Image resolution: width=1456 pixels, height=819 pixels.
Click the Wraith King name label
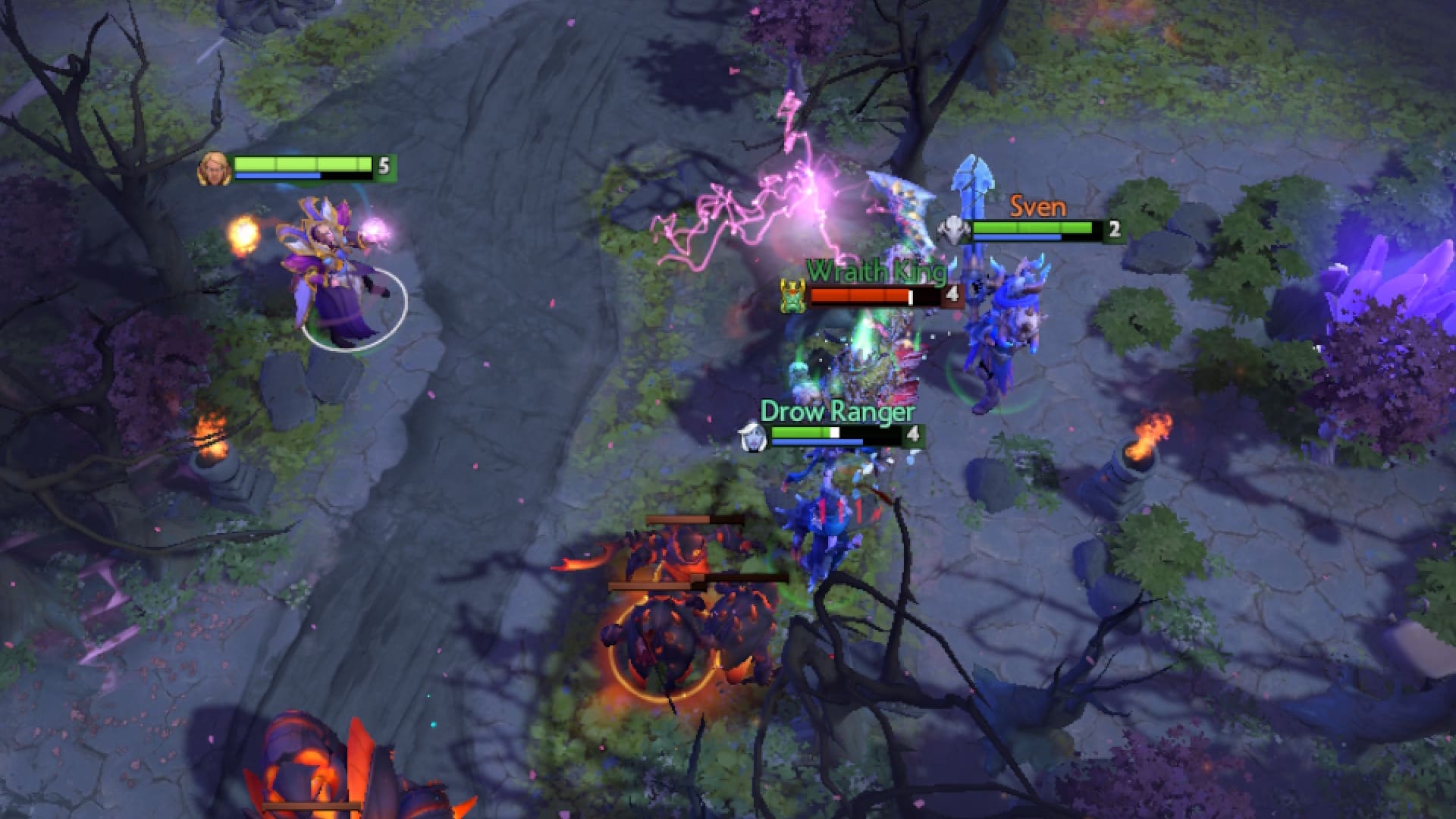(x=876, y=271)
